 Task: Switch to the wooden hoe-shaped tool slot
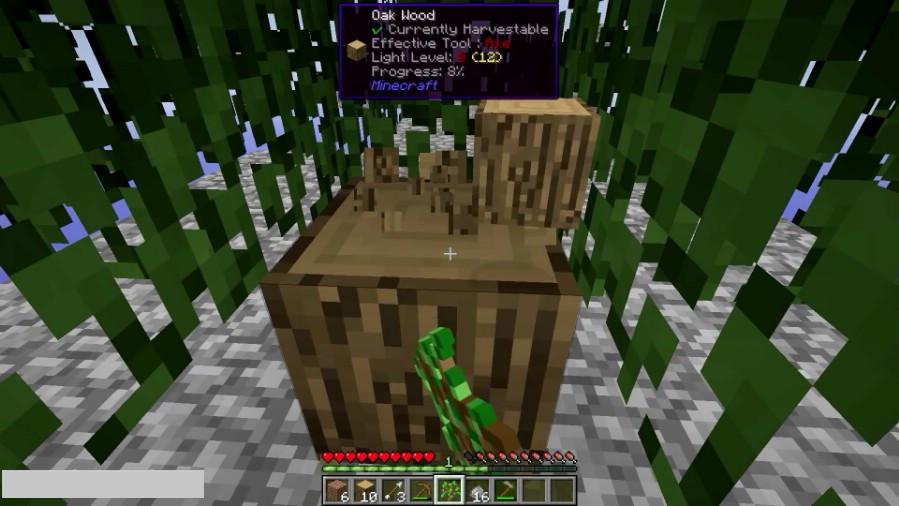[x=505, y=490]
